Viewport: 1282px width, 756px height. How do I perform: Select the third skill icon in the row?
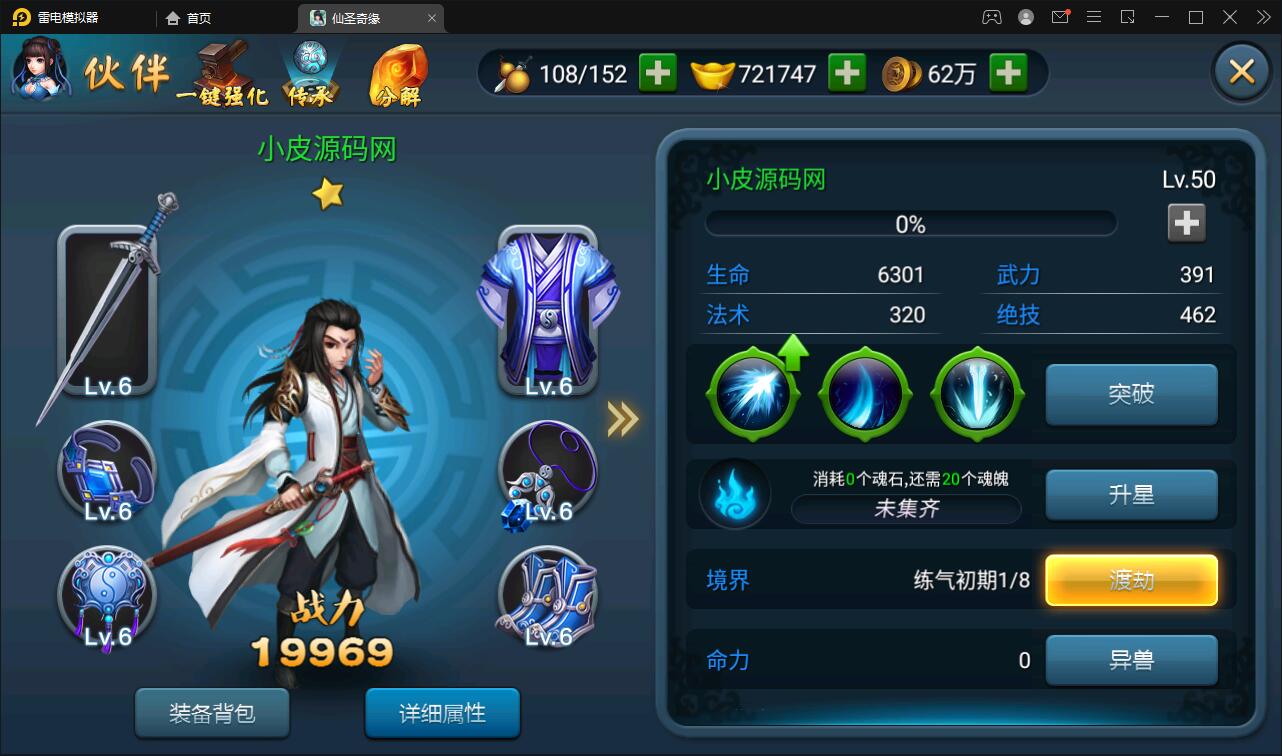click(x=977, y=392)
